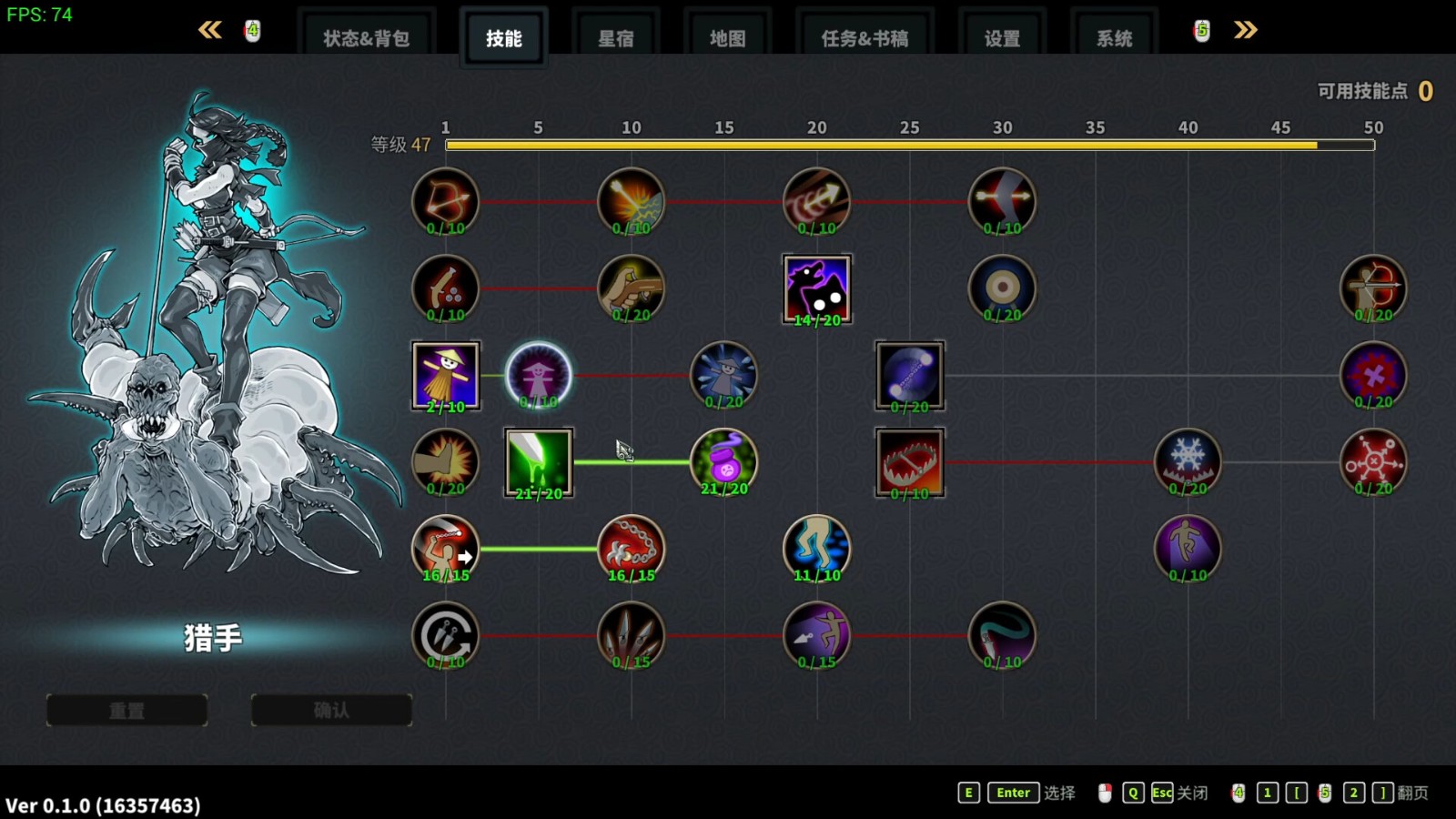The height and width of the screenshot is (819, 1456).
Task: Click the crossed-daggers skill at bottom left
Action: click(x=446, y=635)
